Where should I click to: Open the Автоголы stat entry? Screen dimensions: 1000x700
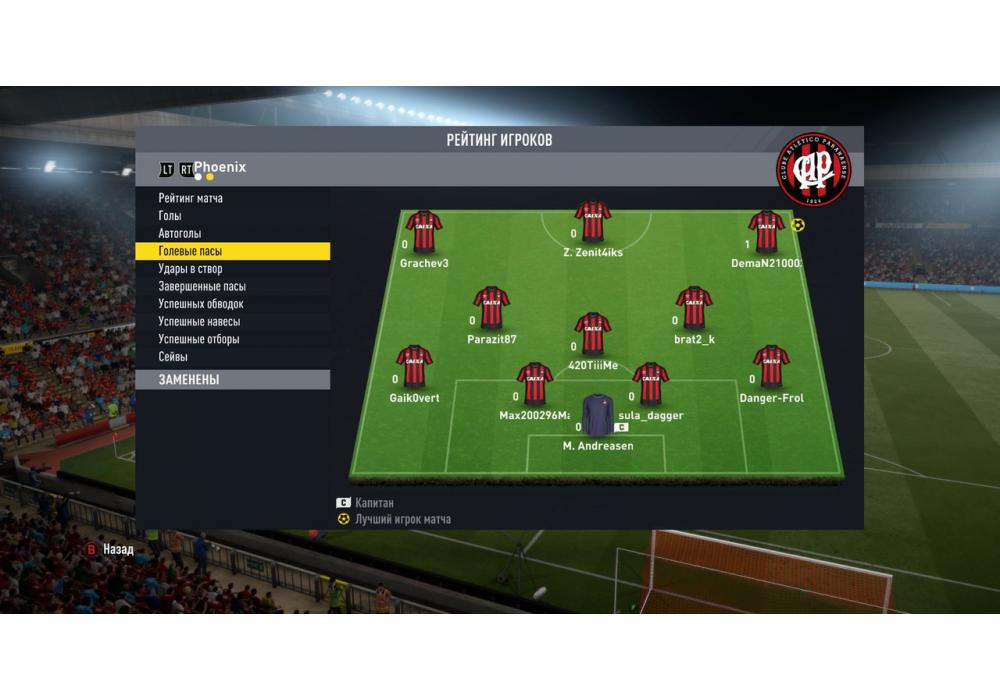click(x=180, y=234)
